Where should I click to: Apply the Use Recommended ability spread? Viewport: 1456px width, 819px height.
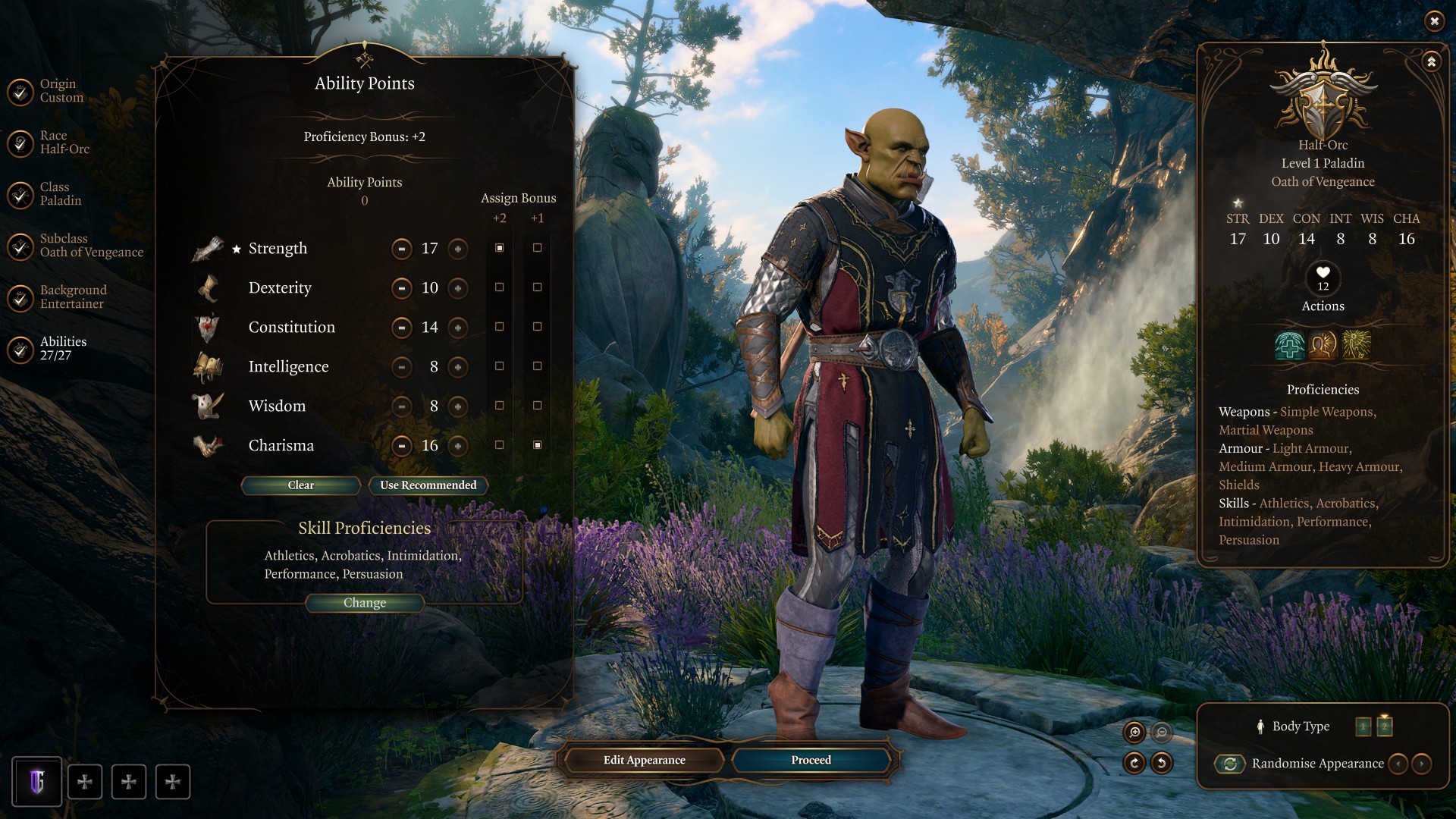point(428,485)
